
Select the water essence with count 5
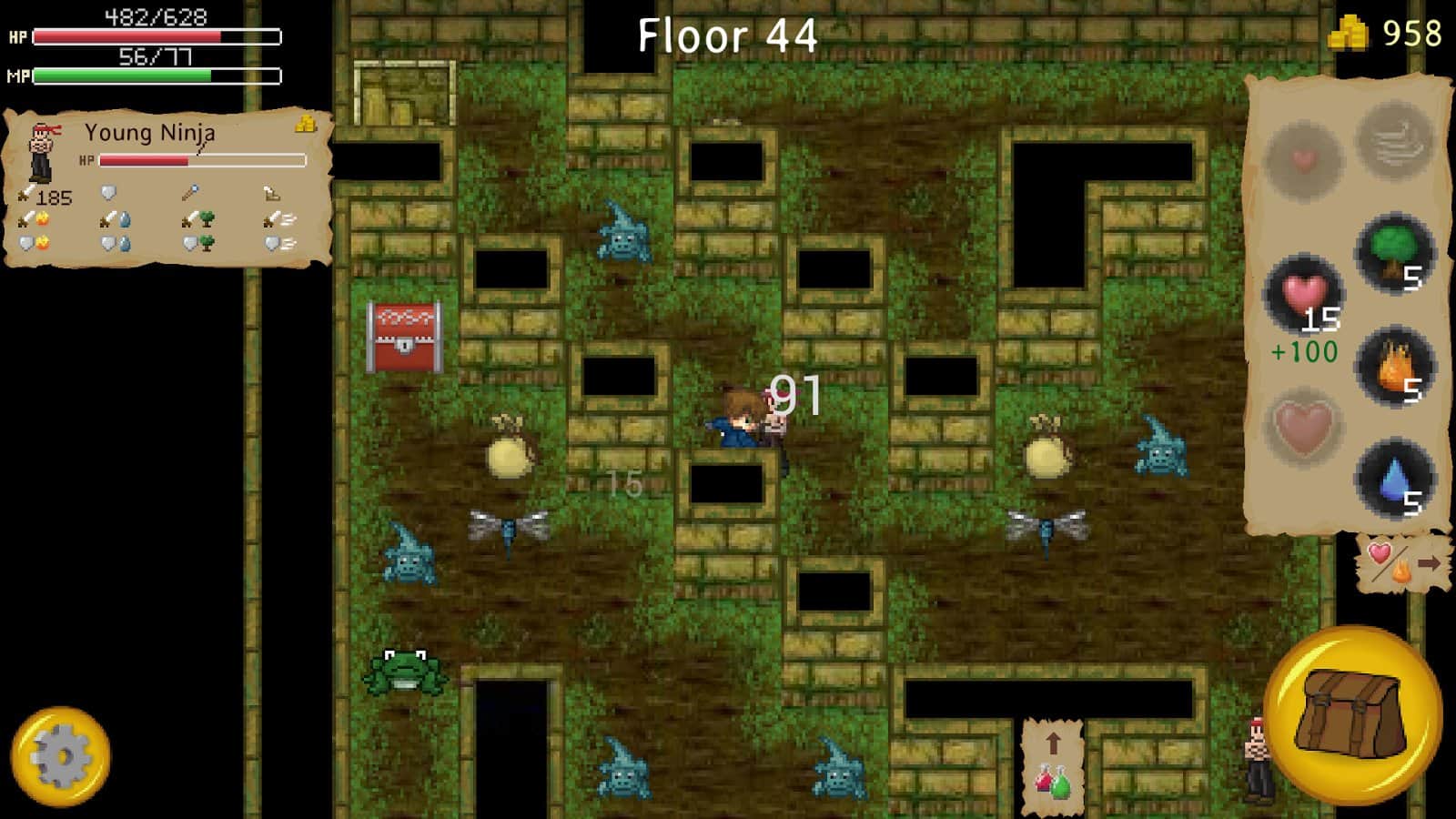[x=1395, y=478]
